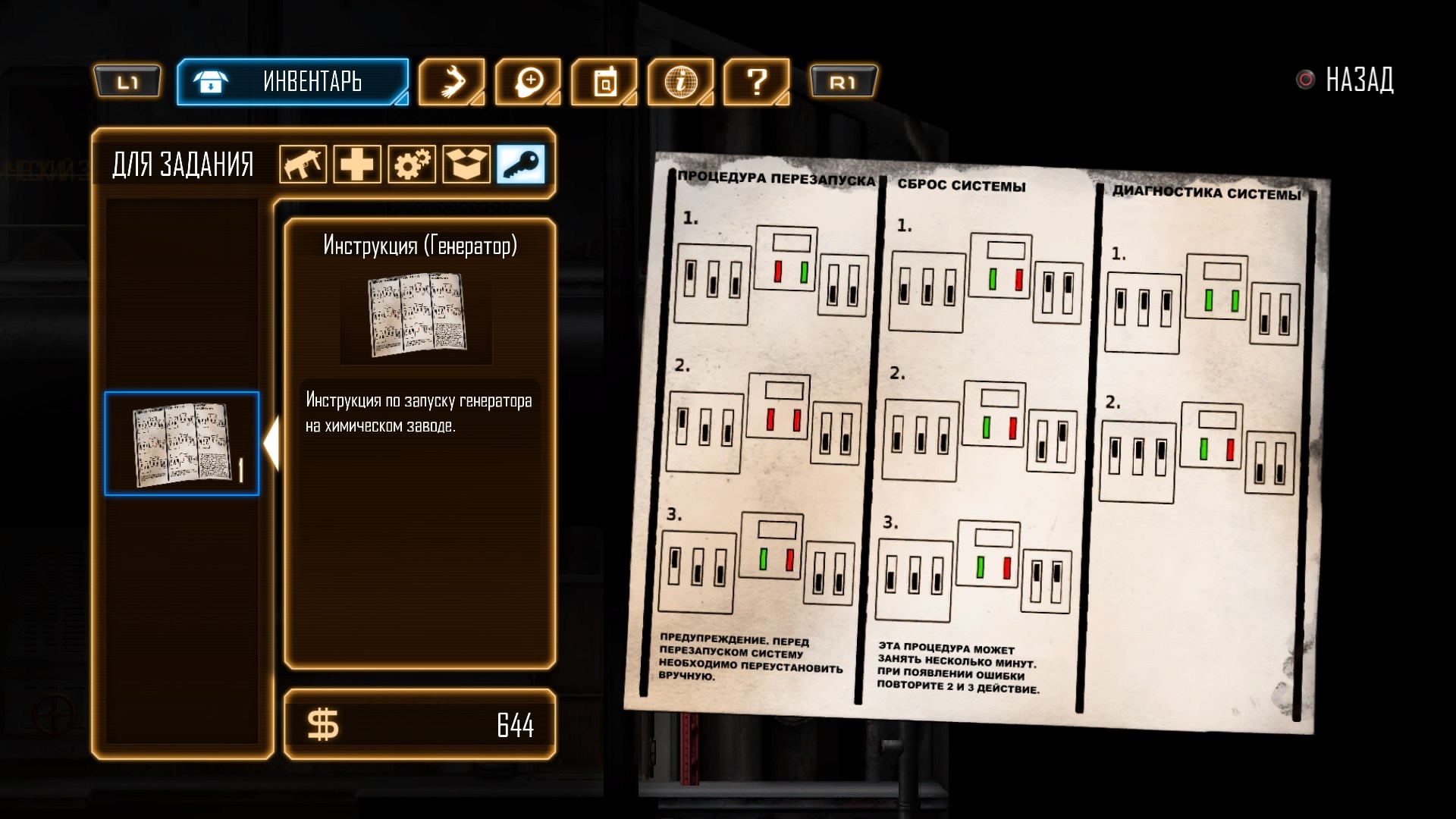Click the Назад back label

point(1358,80)
